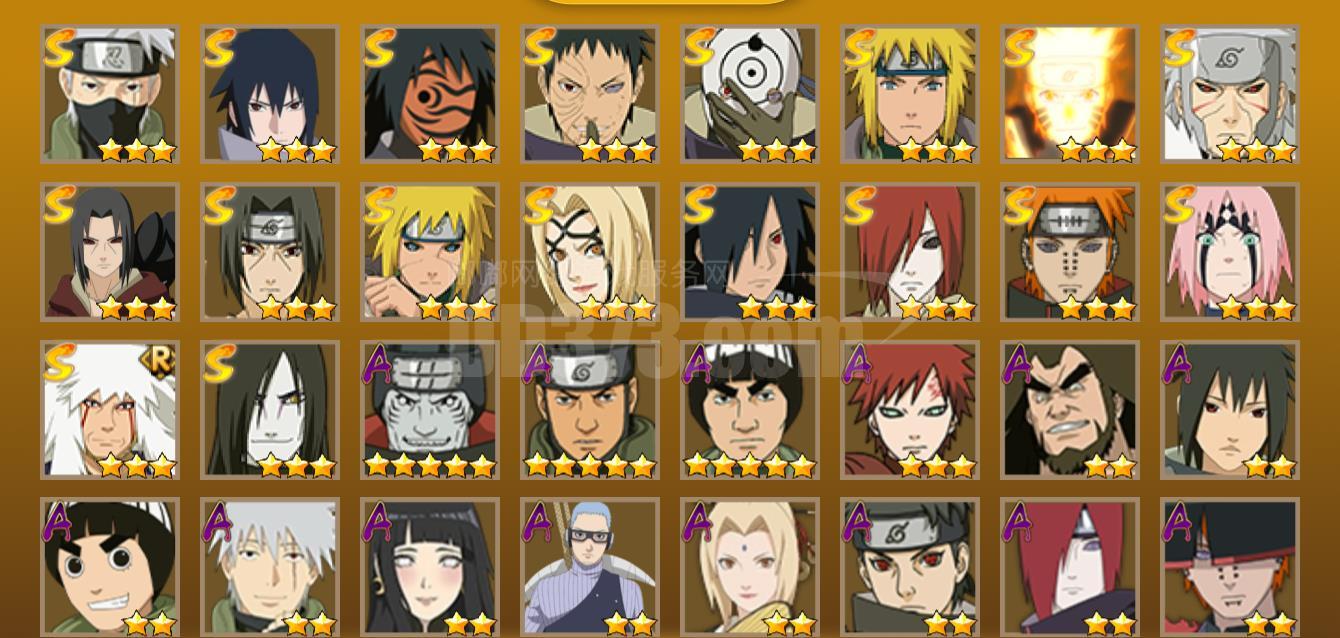The height and width of the screenshot is (638, 1340).
Task: Select the masked Kakashi S-rank portrait
Action: point(109,94)
